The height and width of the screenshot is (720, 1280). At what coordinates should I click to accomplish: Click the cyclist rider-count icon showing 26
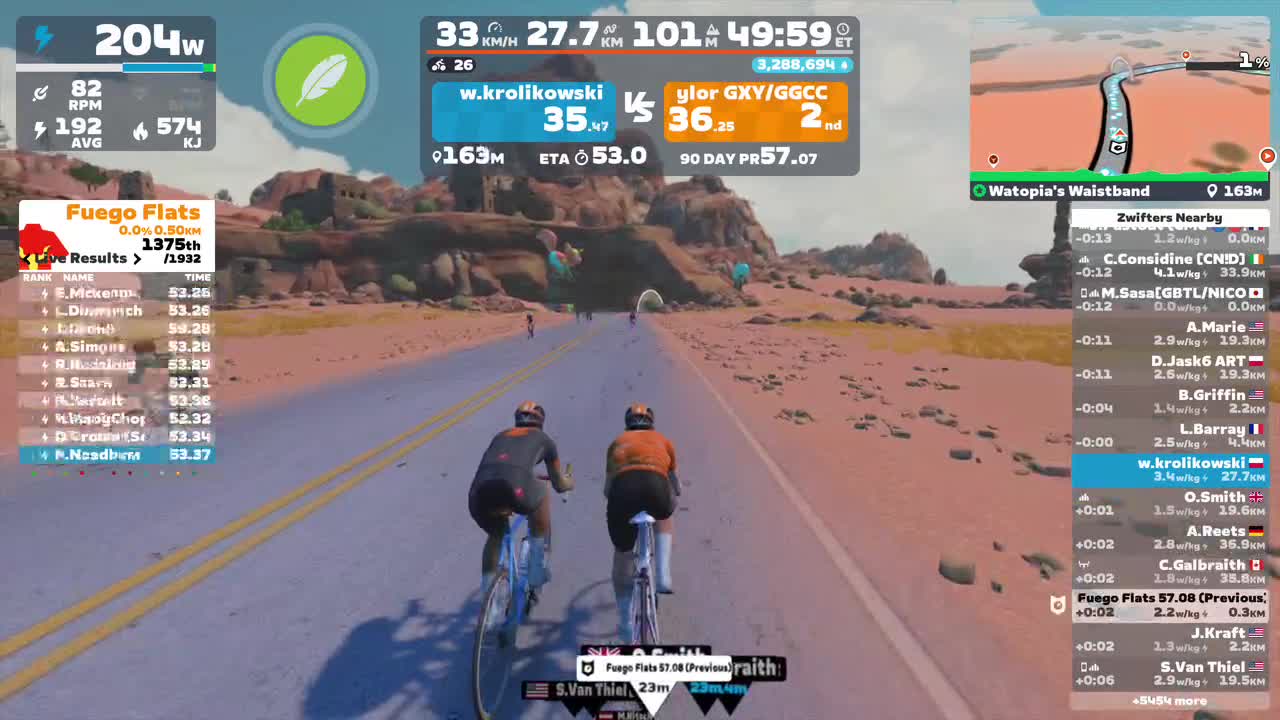[439, 65]
